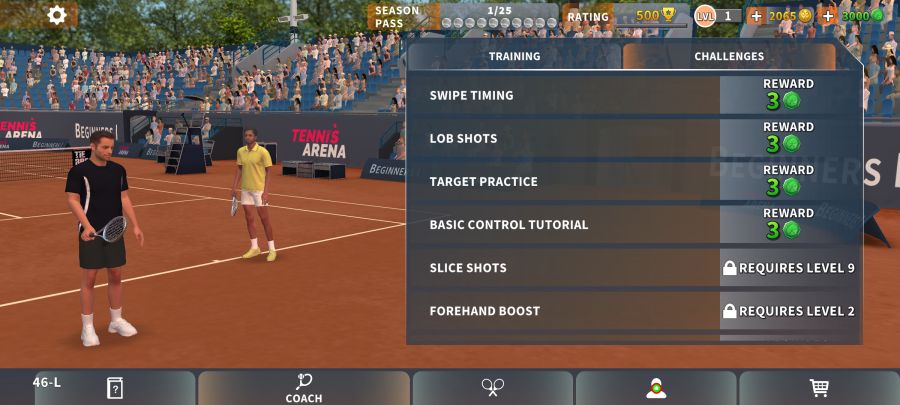Open the player profile tab
The width and height of the screenshot is (900, 405).
[x=656, y=388]
